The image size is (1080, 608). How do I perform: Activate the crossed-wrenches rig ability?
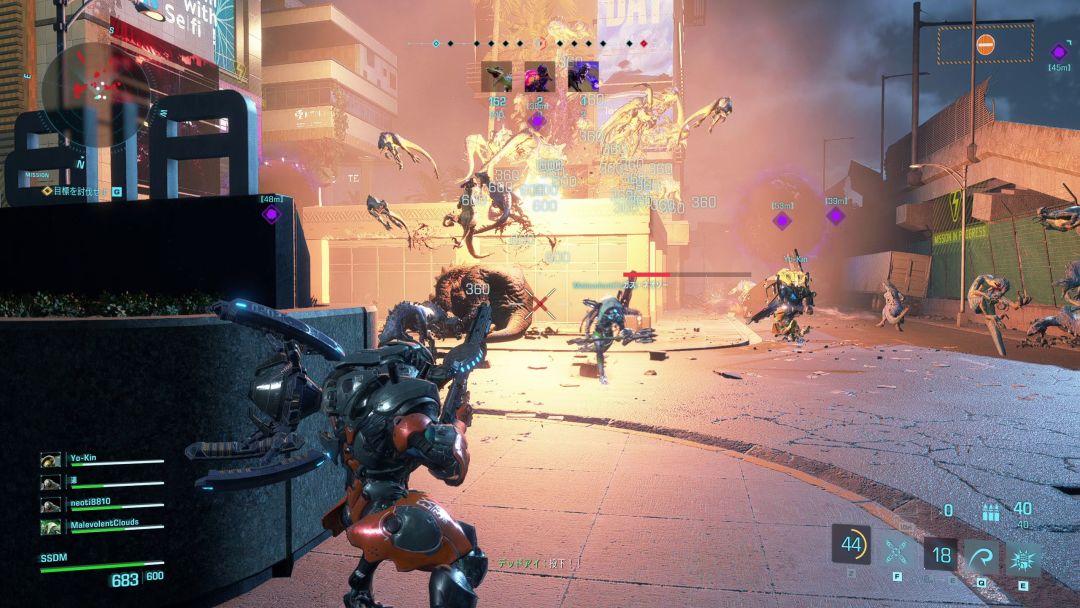pyautogui.click(x=897, y=553)
